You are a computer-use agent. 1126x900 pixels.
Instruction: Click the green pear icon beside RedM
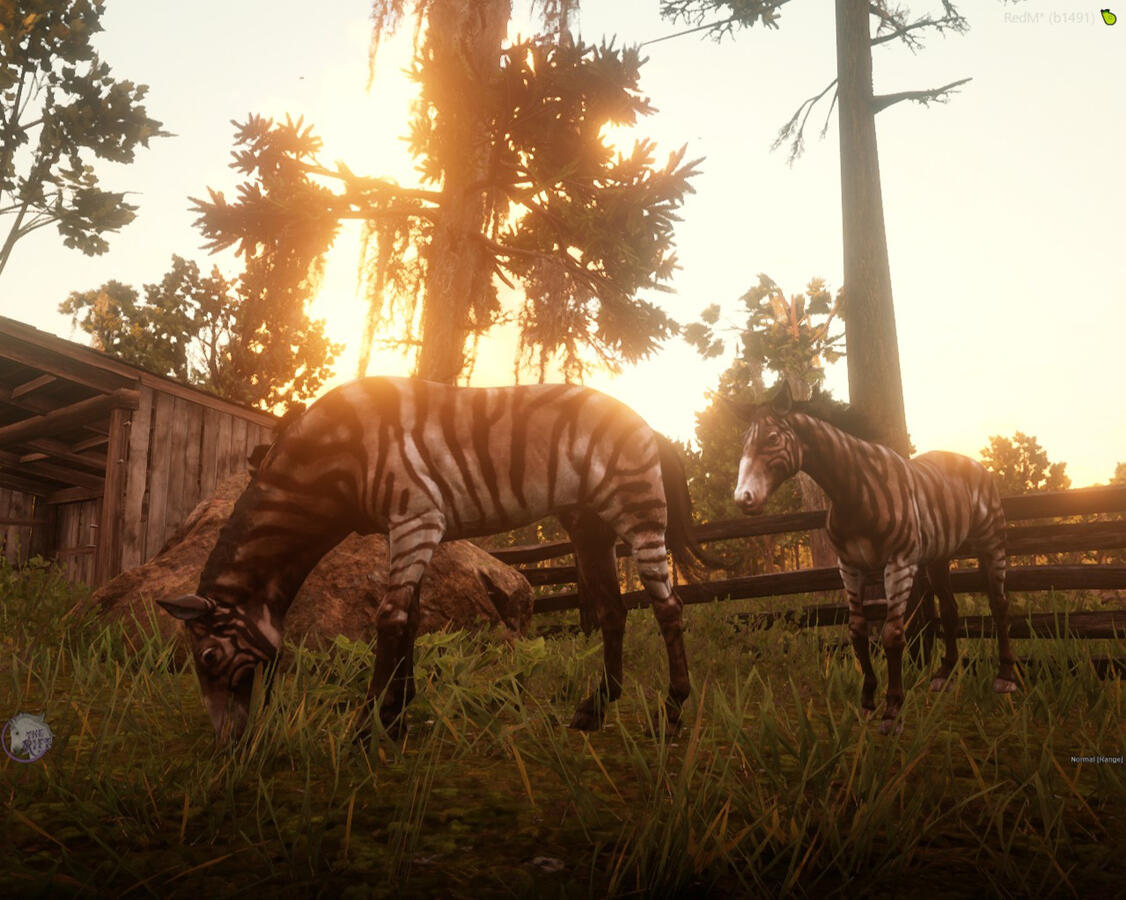(x=1108, y=17)
